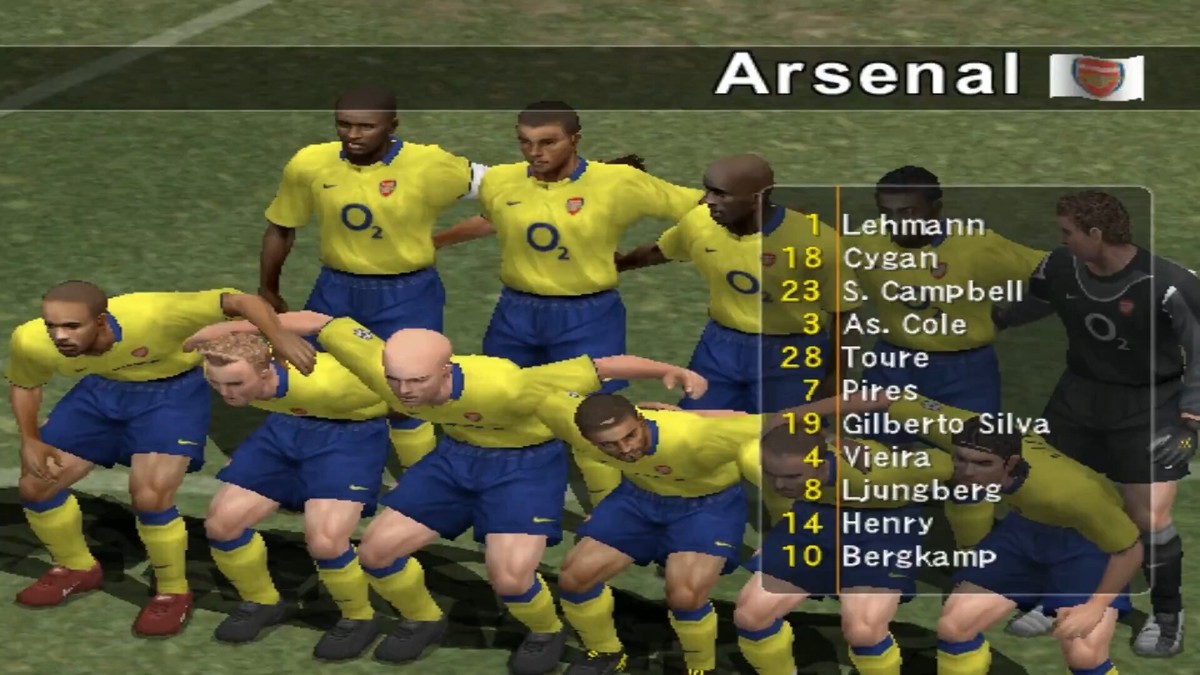Choose Cygan's row in the lineup

890,258
